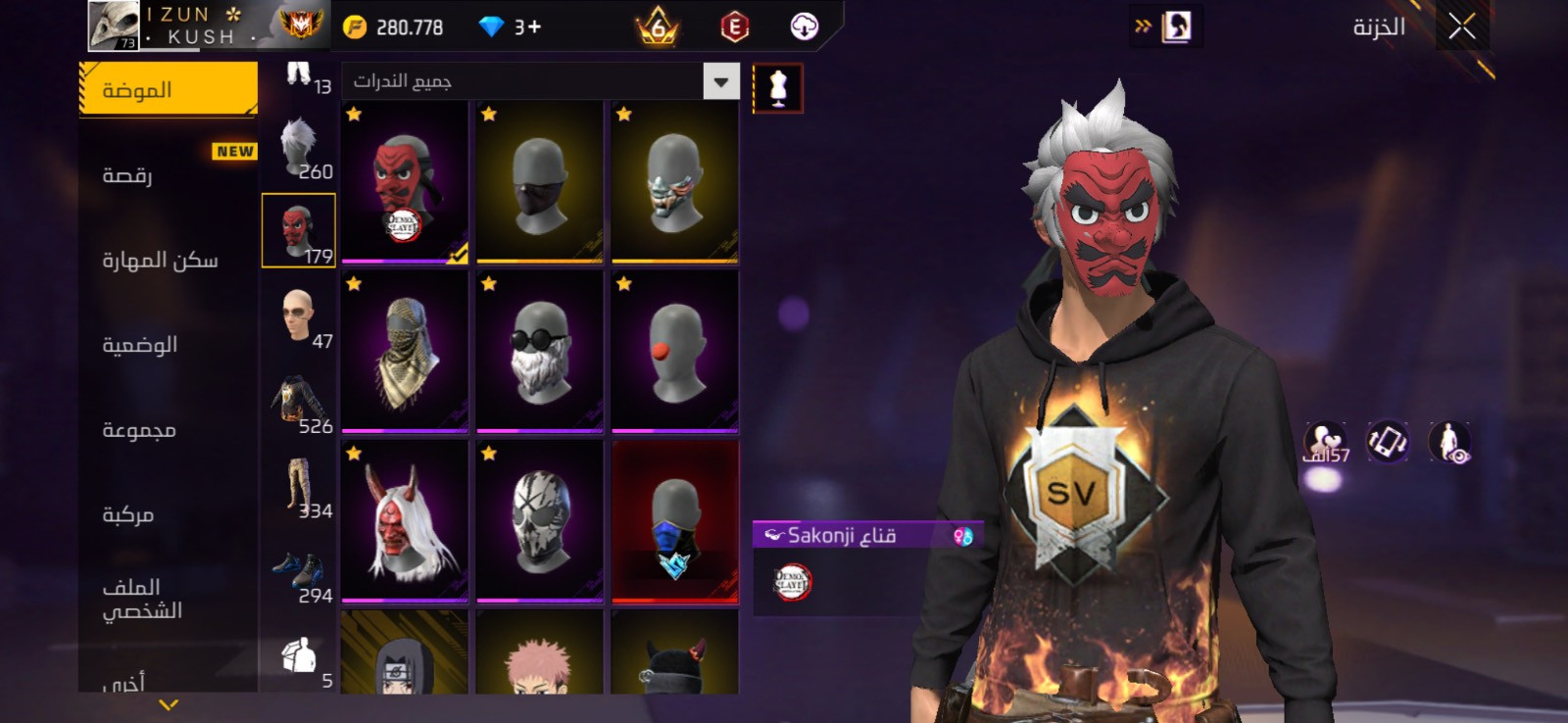The height and width of the screenshot is (723, 1568).
Task: Choose the white skull face mask
Action: [540, 521]
